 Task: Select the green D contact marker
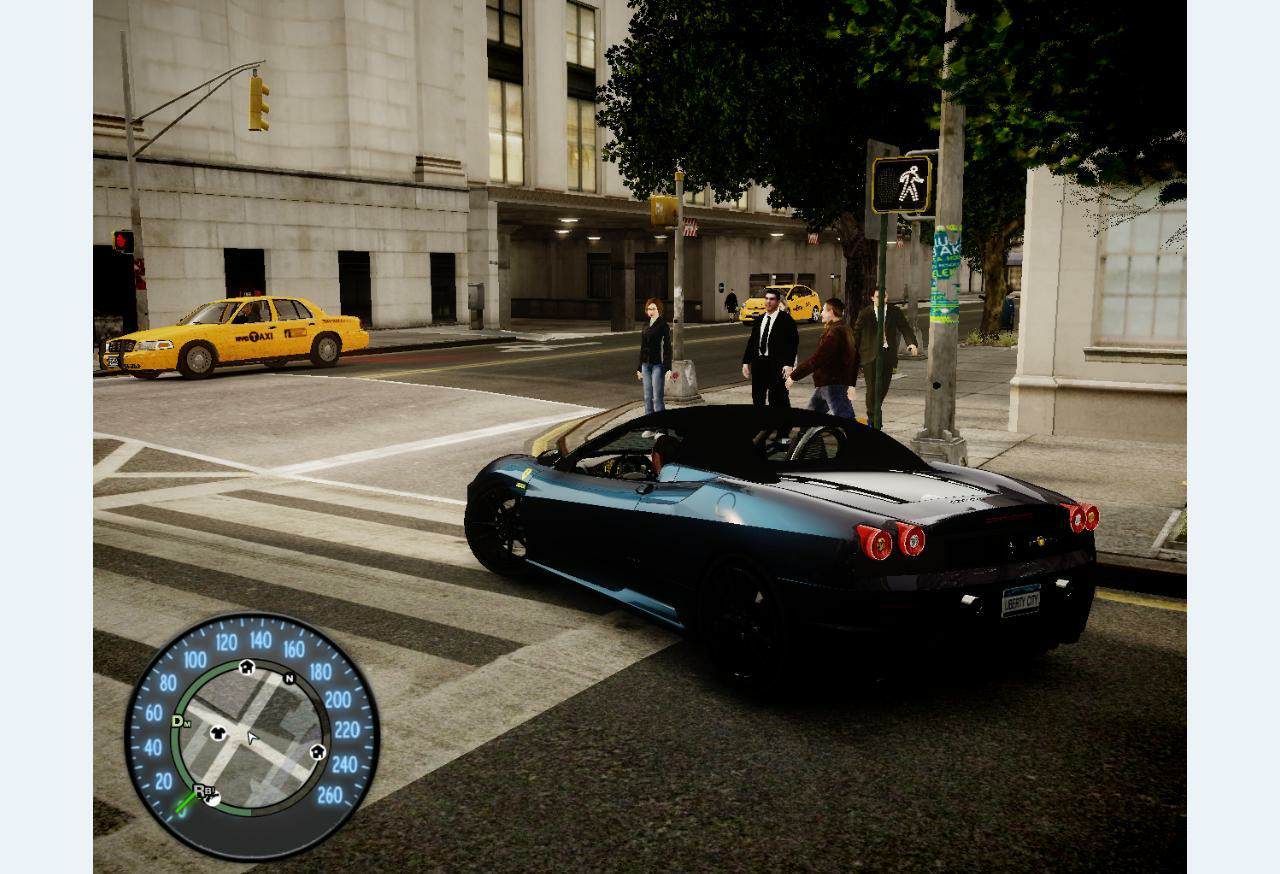[x=179, y=721]
